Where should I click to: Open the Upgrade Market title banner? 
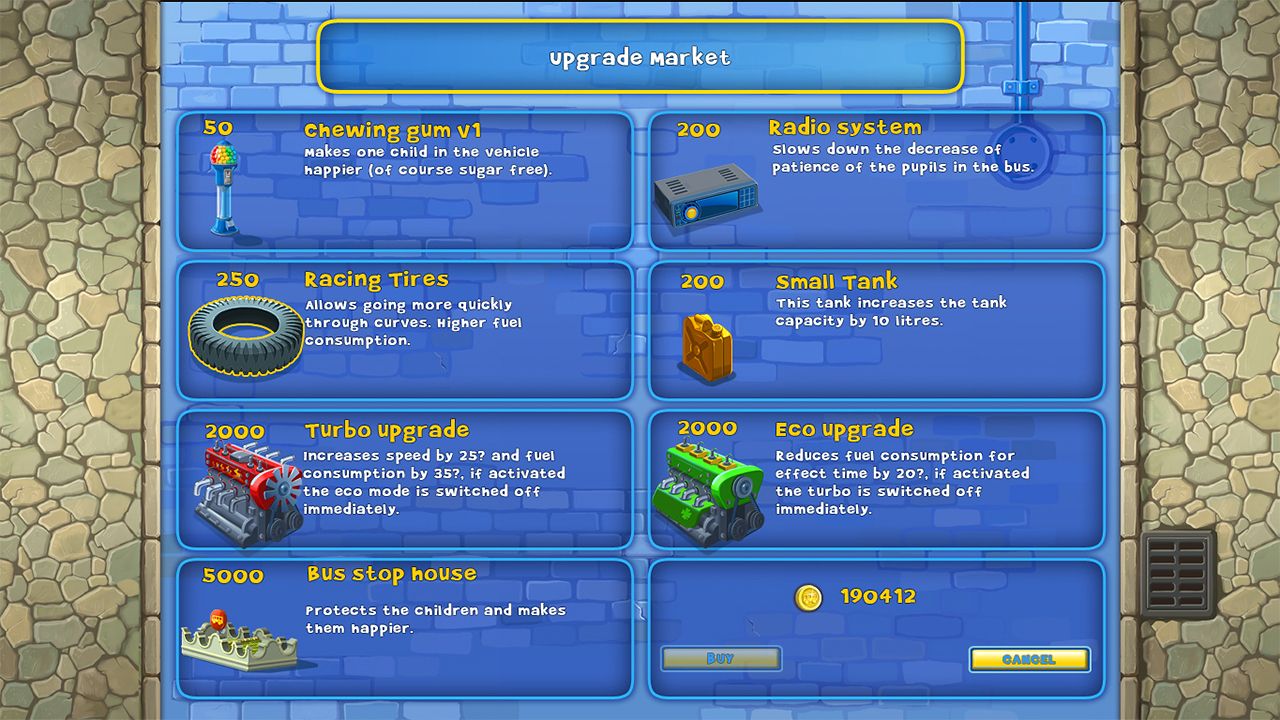tap(640, 58)
